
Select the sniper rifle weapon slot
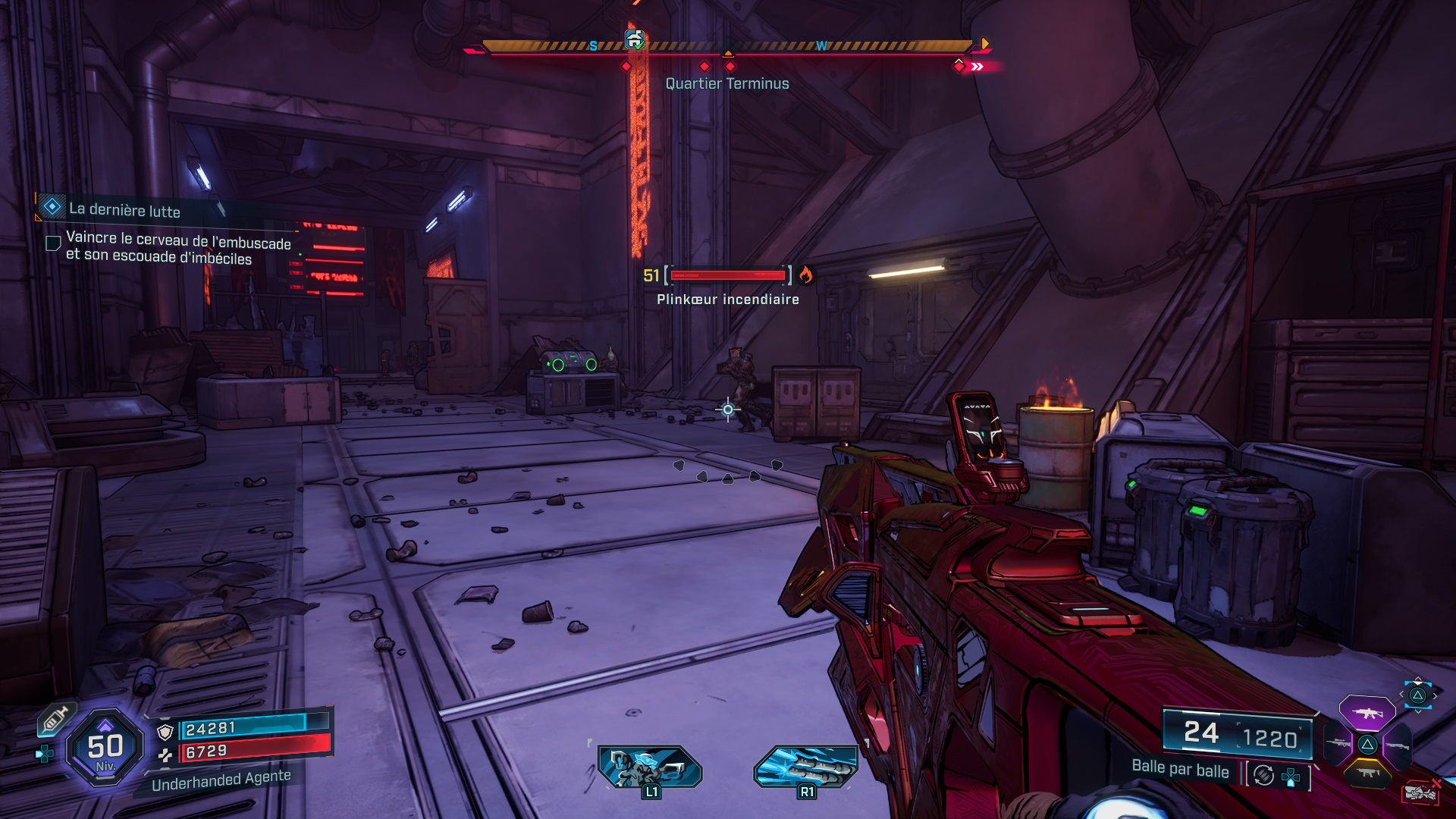[x=1338, y=743]
